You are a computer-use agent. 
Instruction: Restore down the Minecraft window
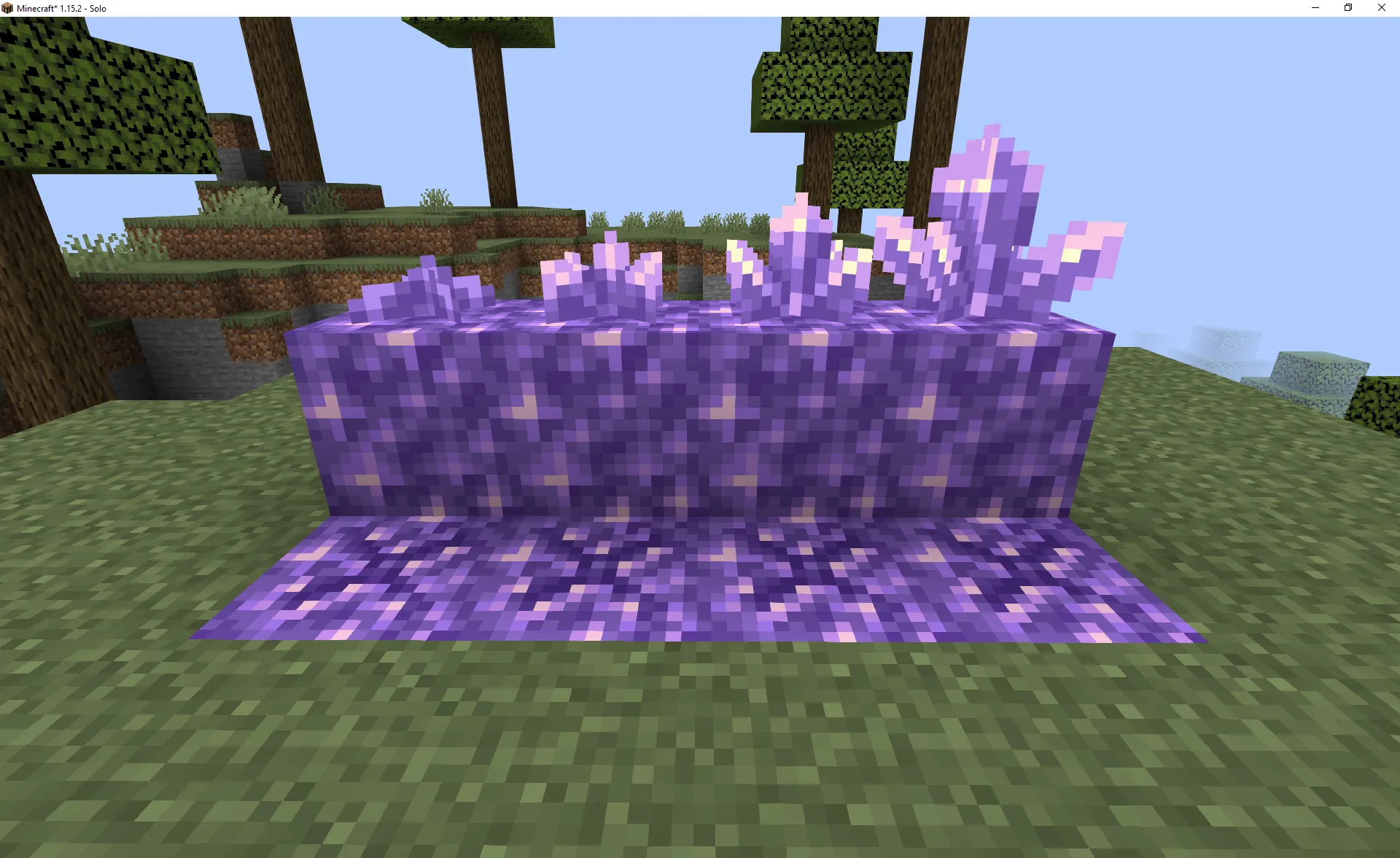[x=1347, y=8]
